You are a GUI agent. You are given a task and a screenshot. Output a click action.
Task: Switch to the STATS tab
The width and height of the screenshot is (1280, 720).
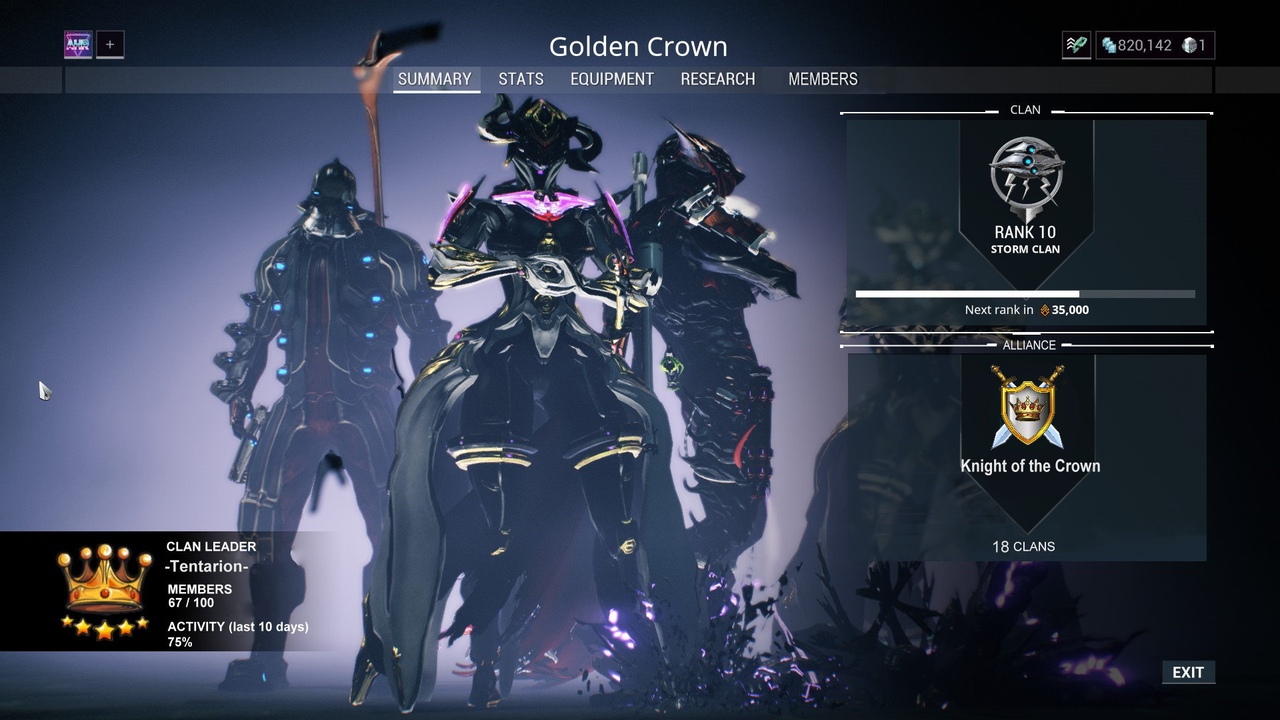(521, 79)
